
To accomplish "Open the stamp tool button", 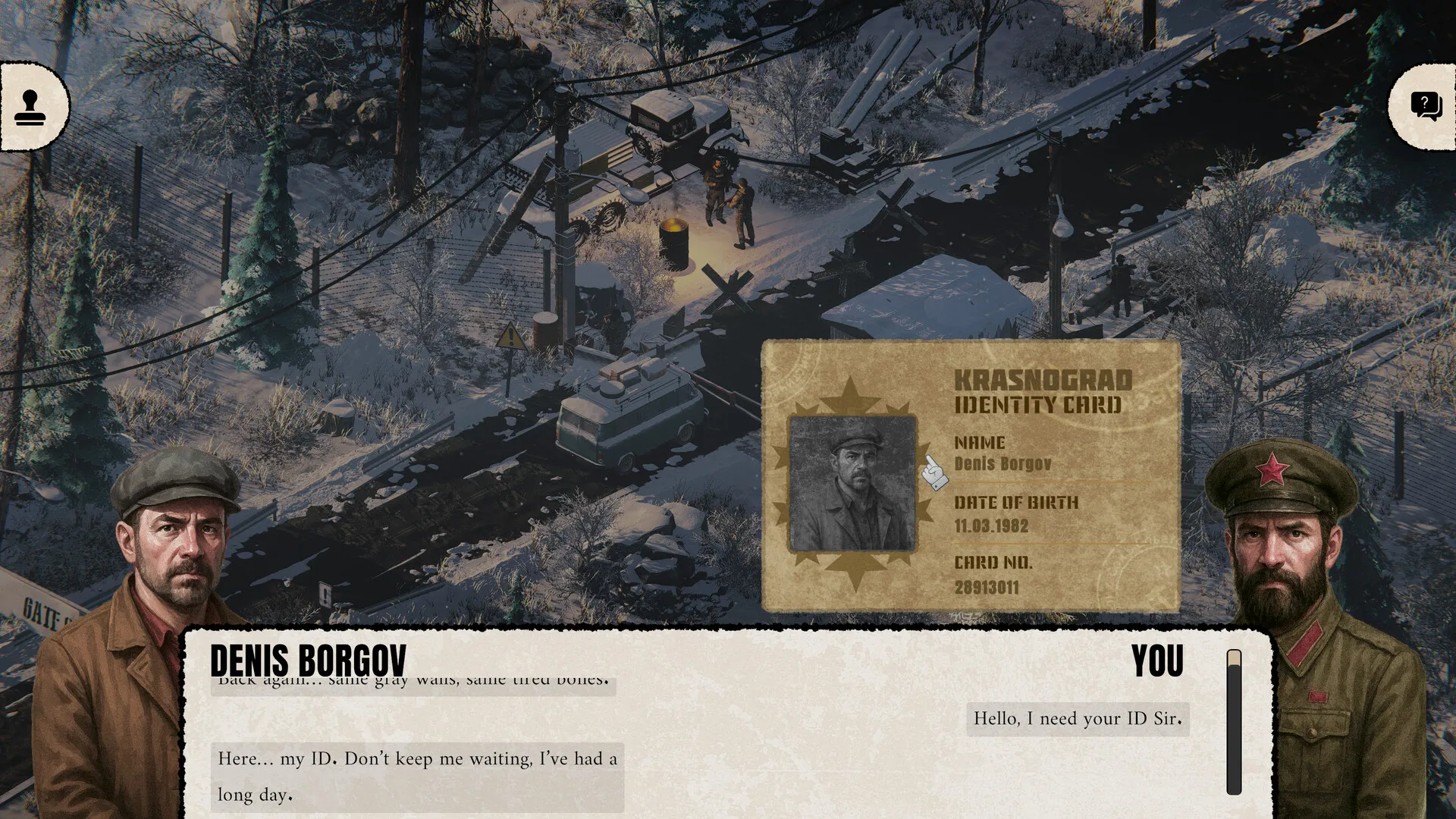I will tap(31, 107).
